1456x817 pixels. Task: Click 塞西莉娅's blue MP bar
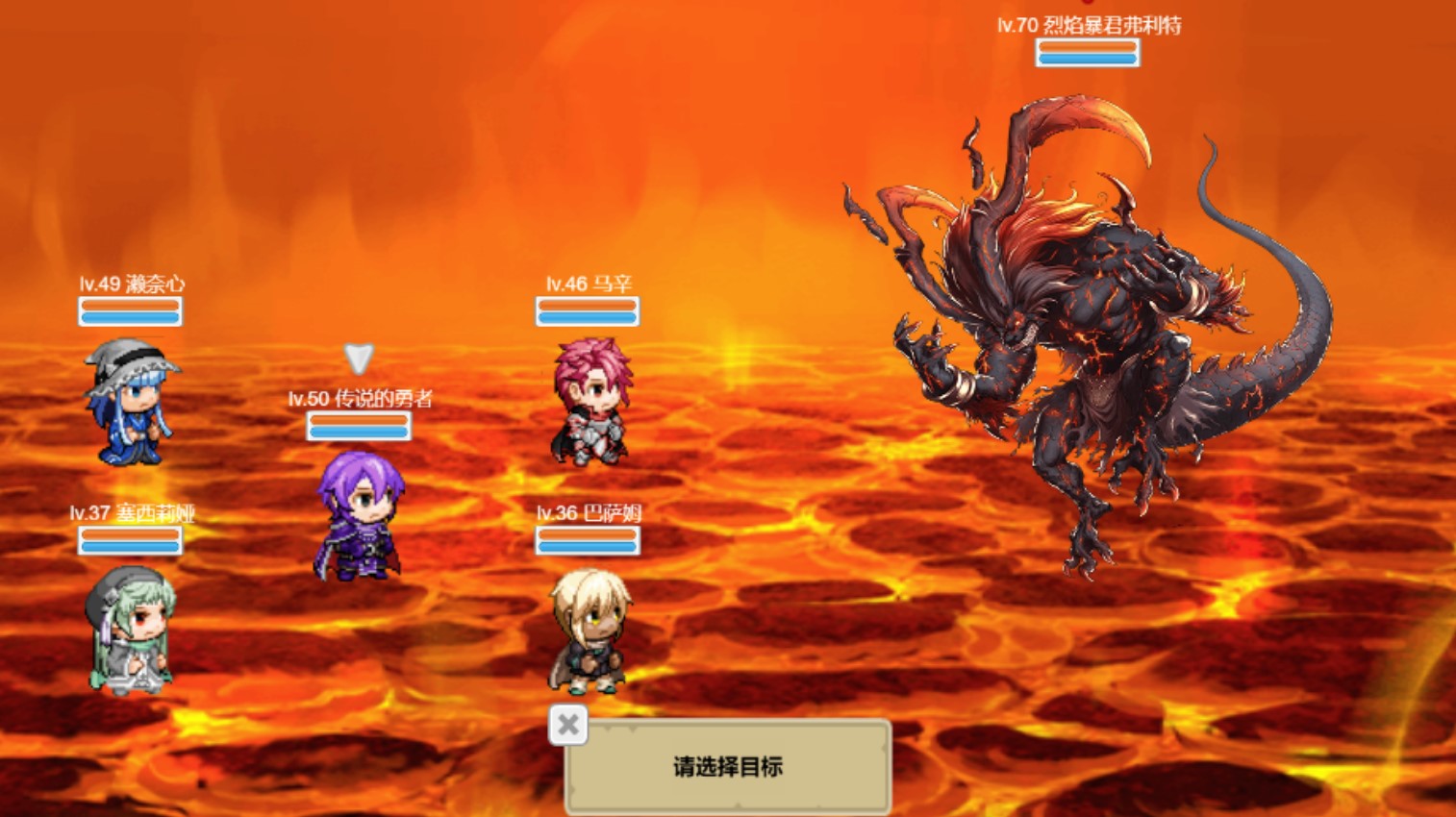(x=131, y=548)
